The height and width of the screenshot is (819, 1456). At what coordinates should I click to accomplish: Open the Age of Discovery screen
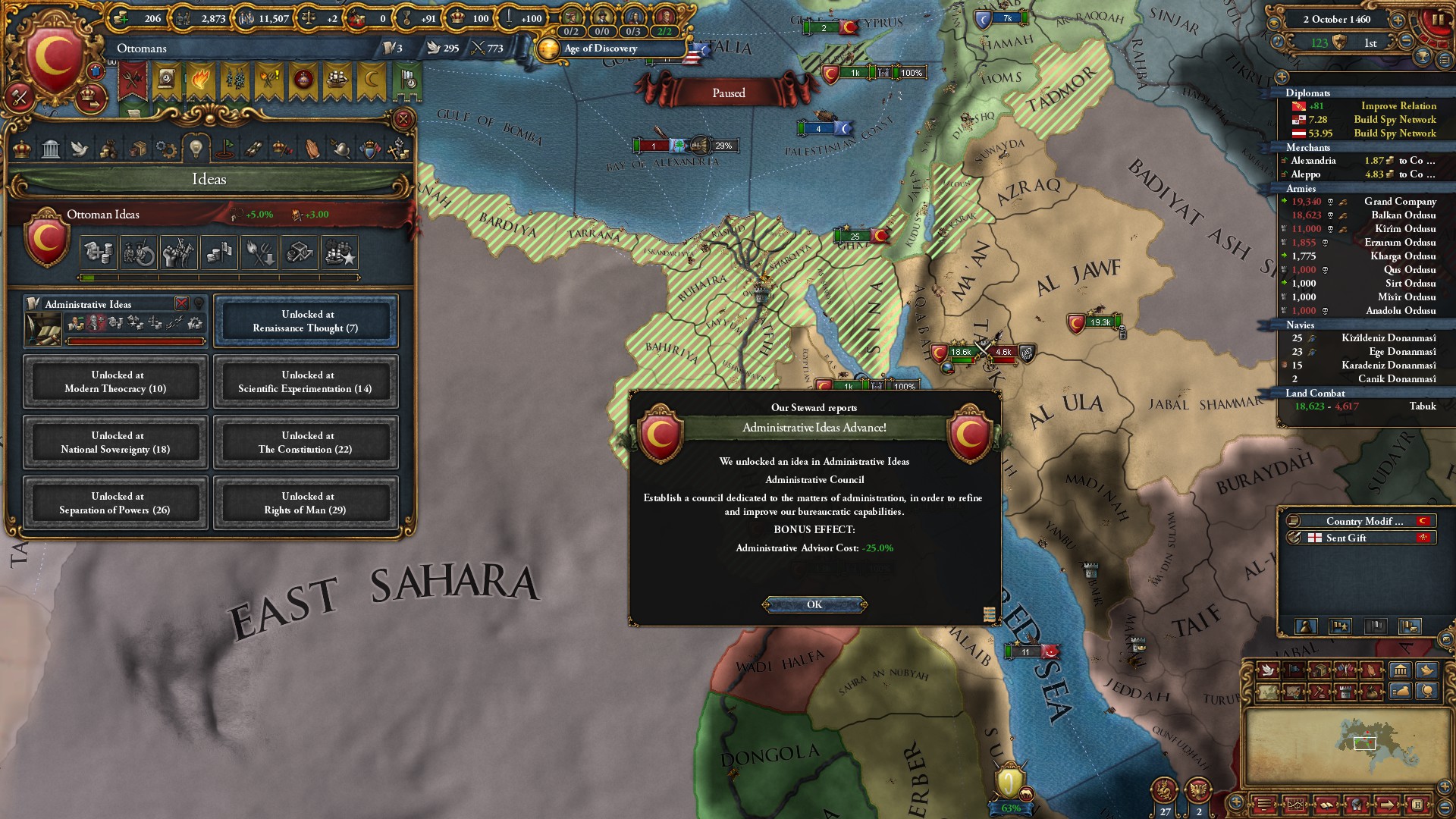[601, 49]
